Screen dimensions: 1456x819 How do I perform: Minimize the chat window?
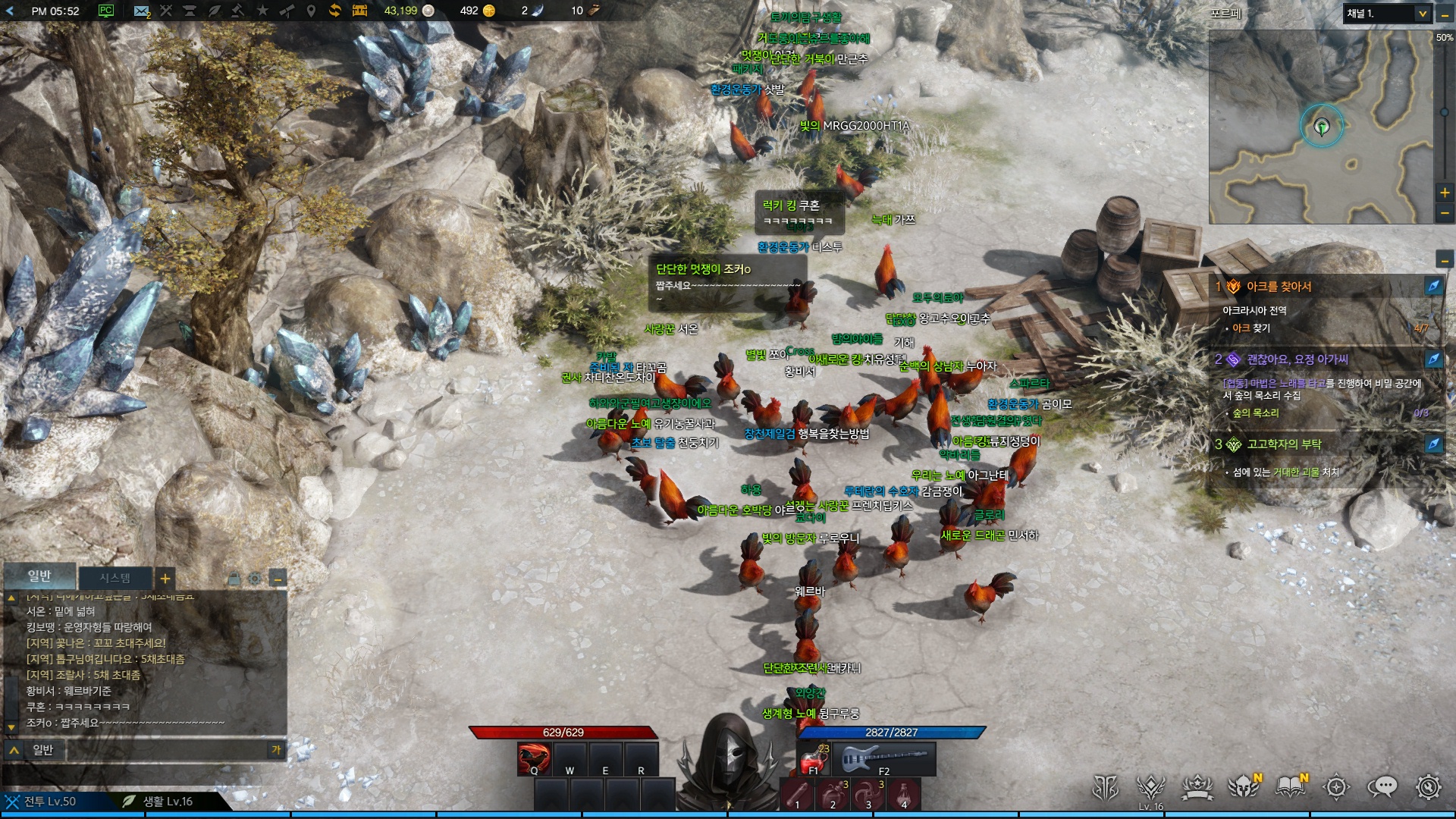[278, 579]
